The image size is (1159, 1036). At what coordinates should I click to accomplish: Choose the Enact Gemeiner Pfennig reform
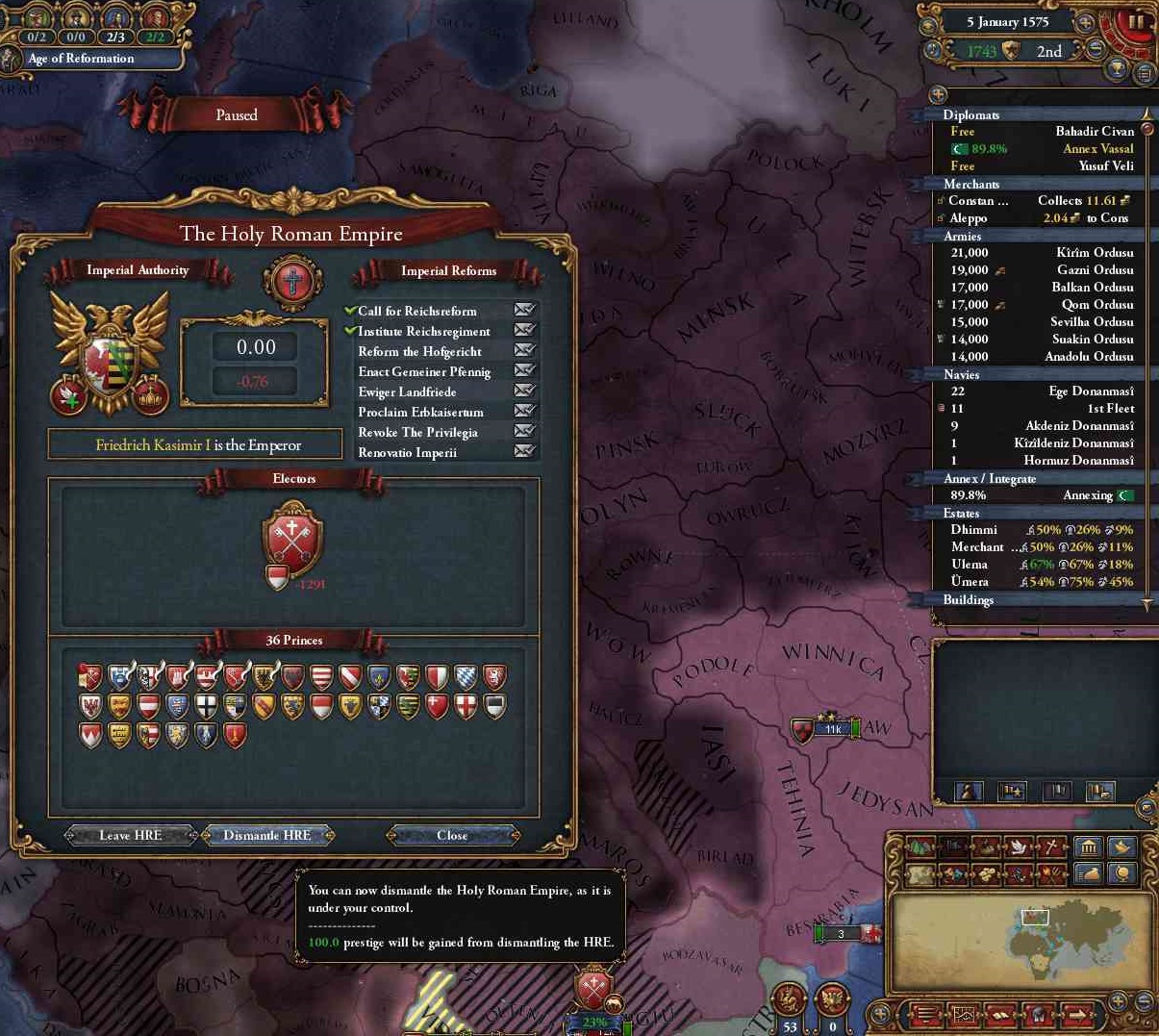(x=424, y=371)
